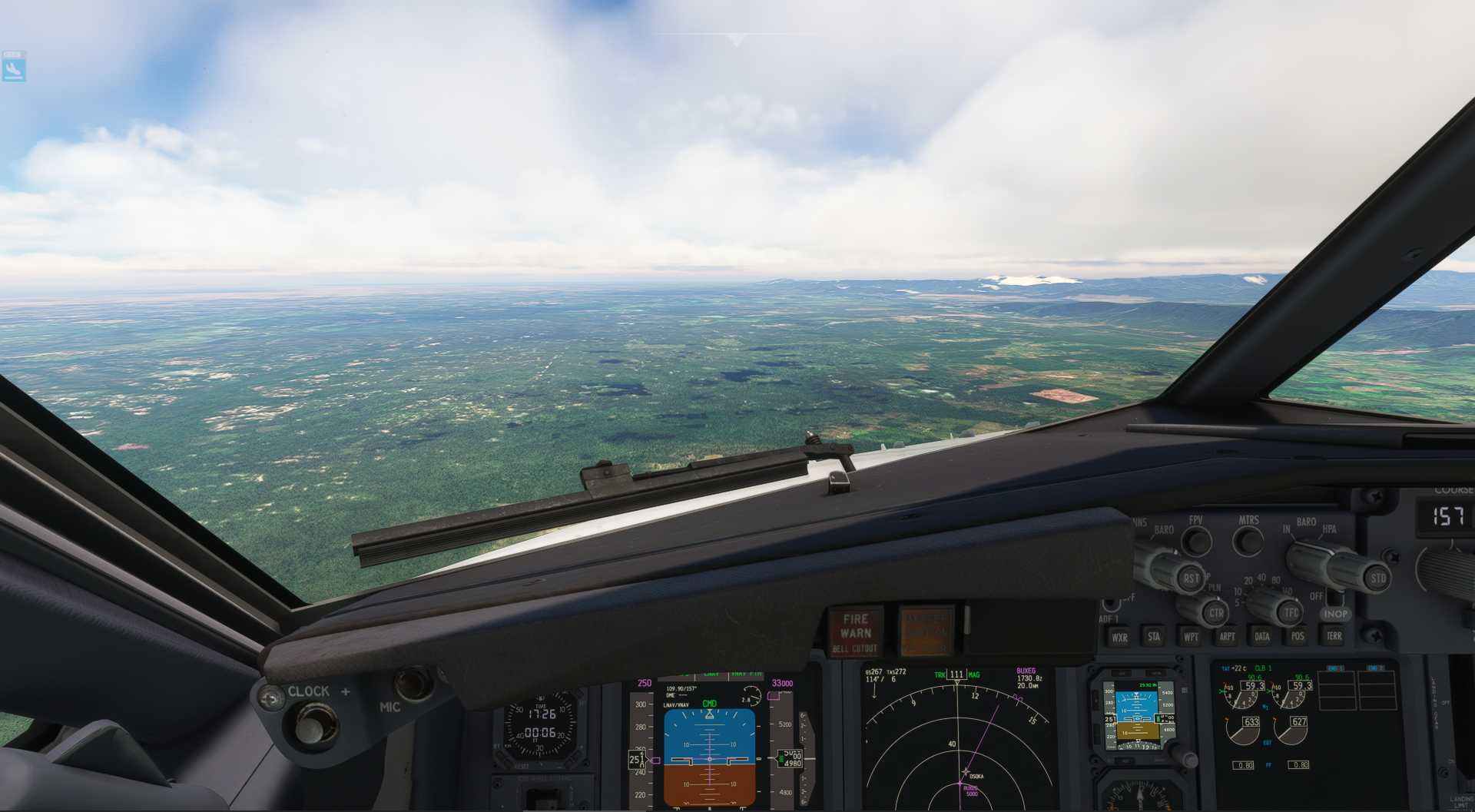
Task: Activate the DATA map button
Action: coord(1262,636)
